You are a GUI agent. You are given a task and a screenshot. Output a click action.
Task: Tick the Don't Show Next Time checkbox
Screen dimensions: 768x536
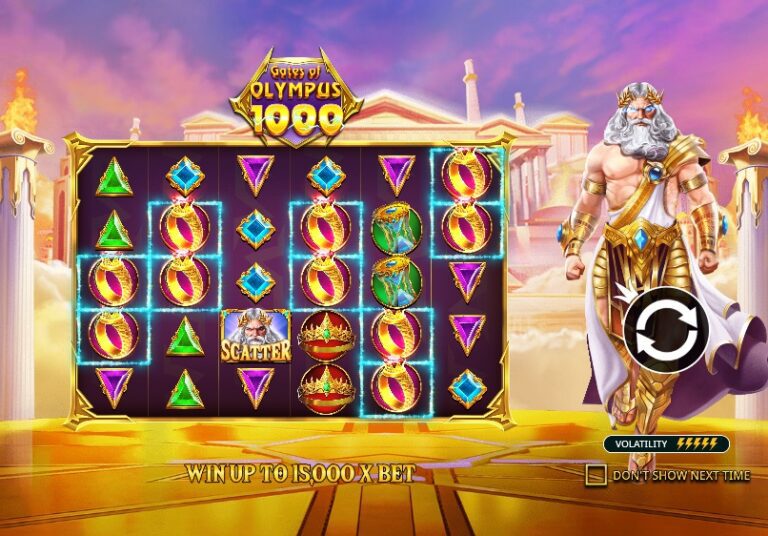coord(596,474)
